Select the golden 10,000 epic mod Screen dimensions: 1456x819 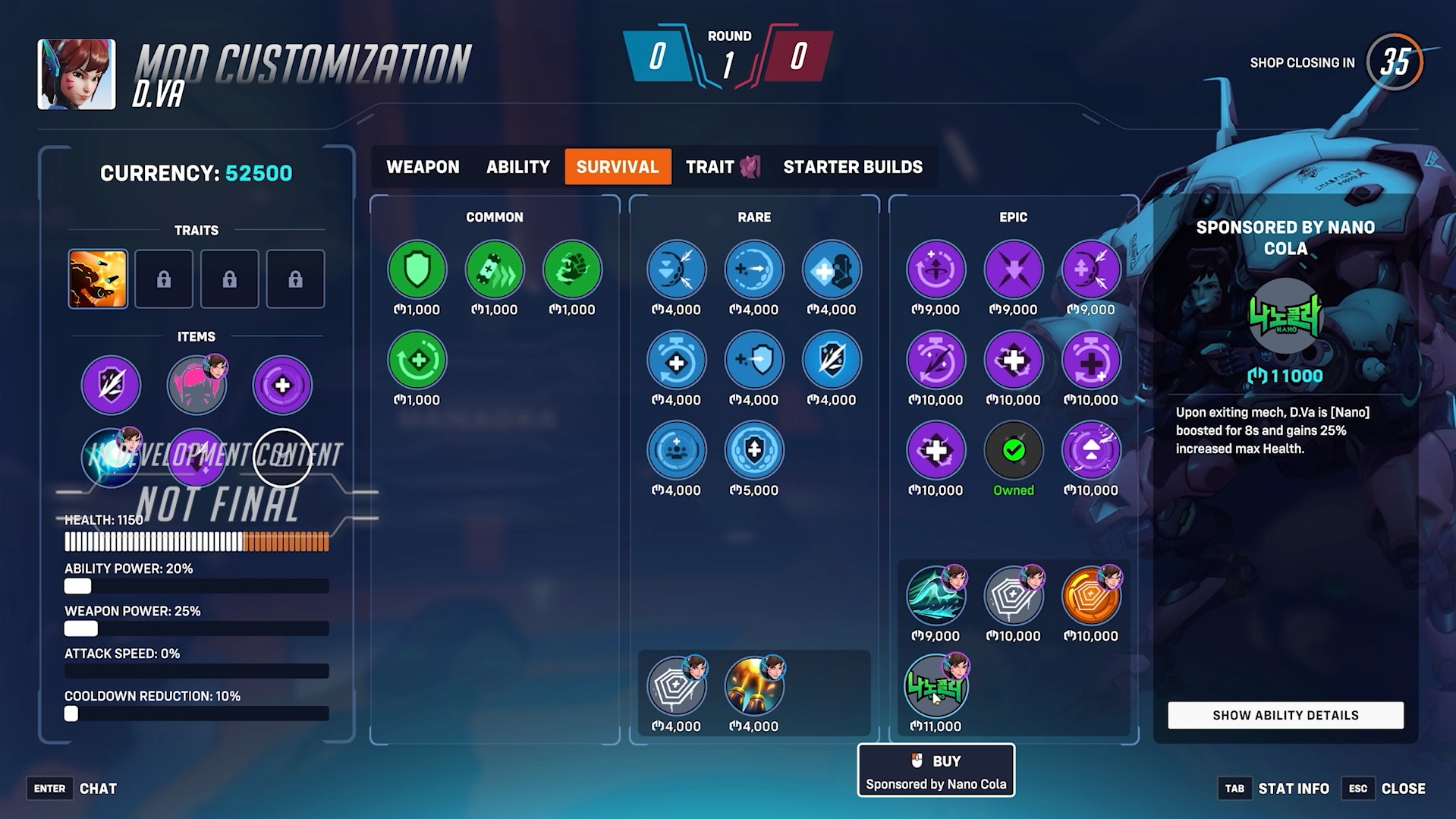tap(1090, 598)
